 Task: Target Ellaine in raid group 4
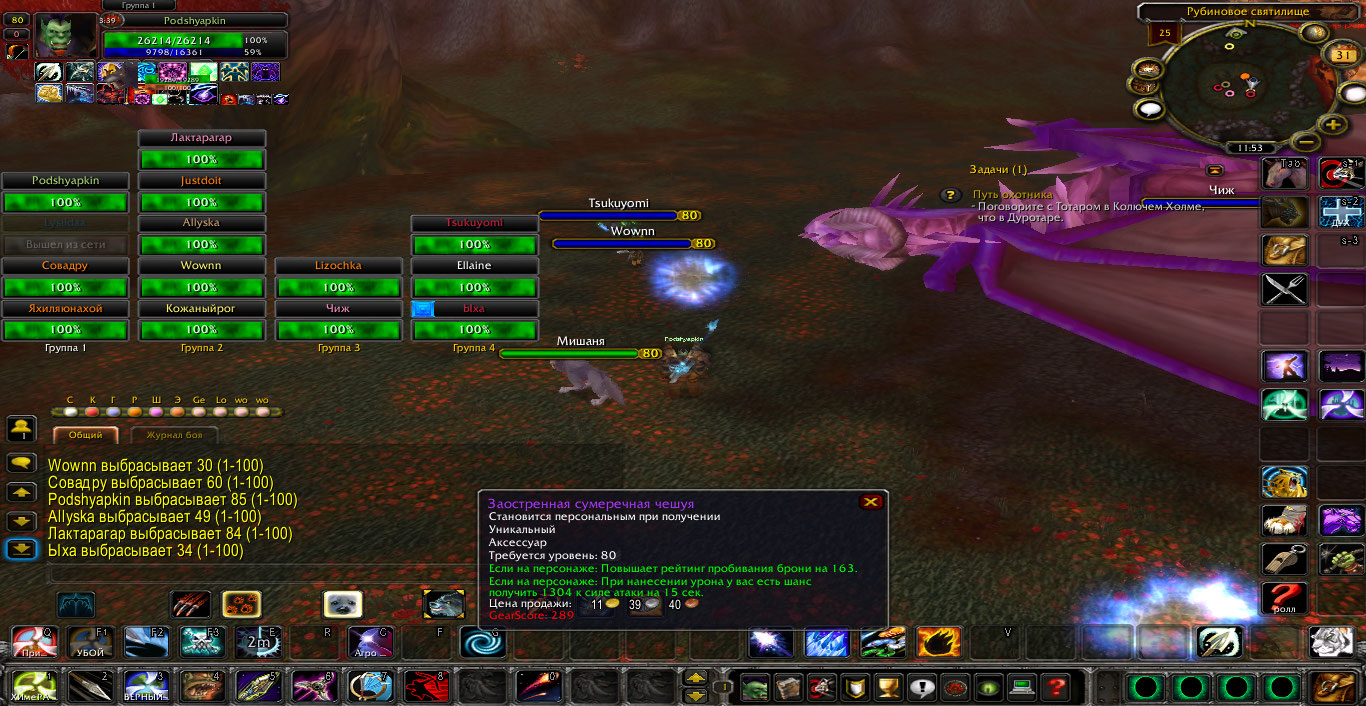[475, 266]
